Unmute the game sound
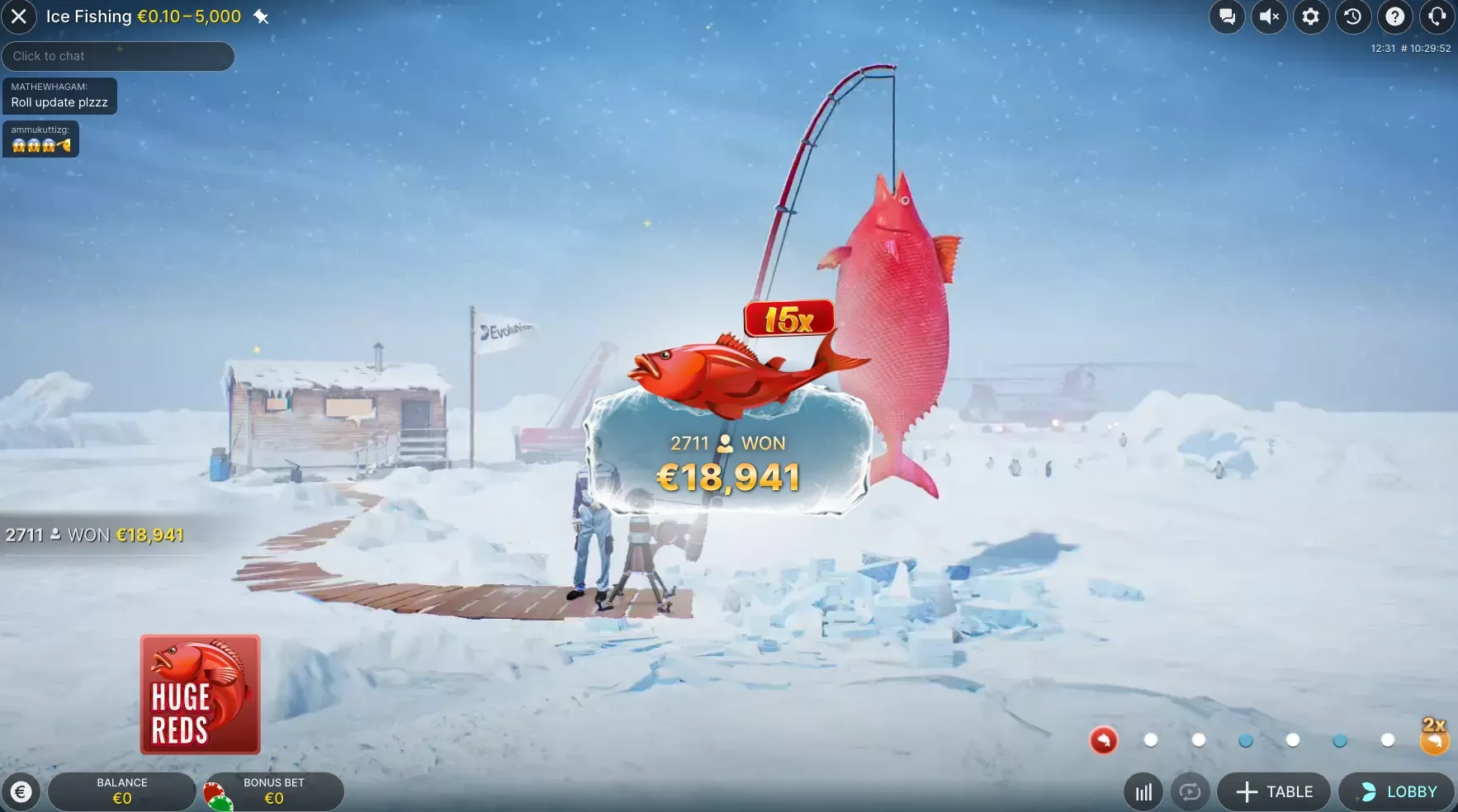The height and width of the screenshot is (812, 1458). [x=1269, y=17]
